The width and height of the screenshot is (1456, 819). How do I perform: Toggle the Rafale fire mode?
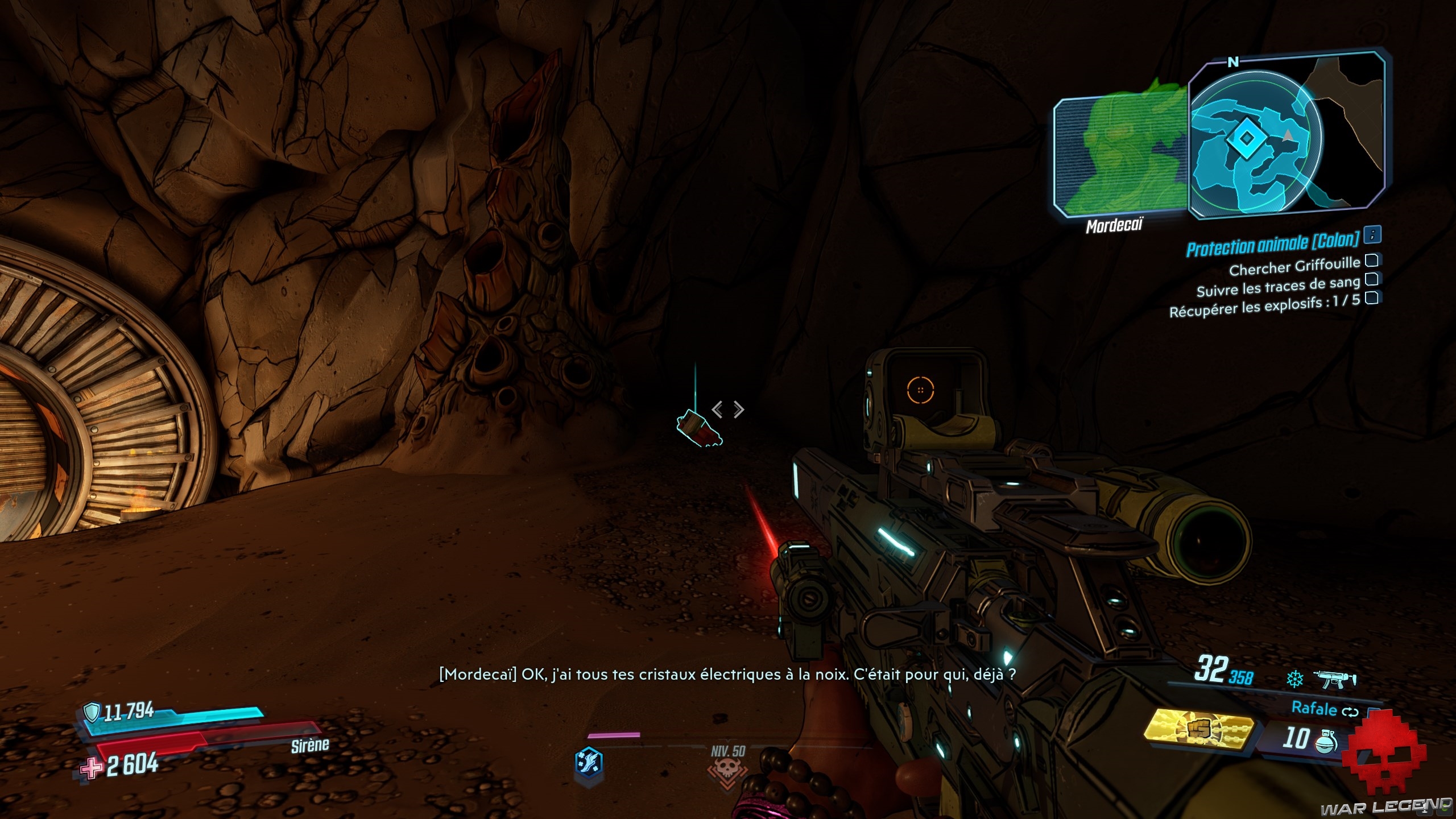1324,709
